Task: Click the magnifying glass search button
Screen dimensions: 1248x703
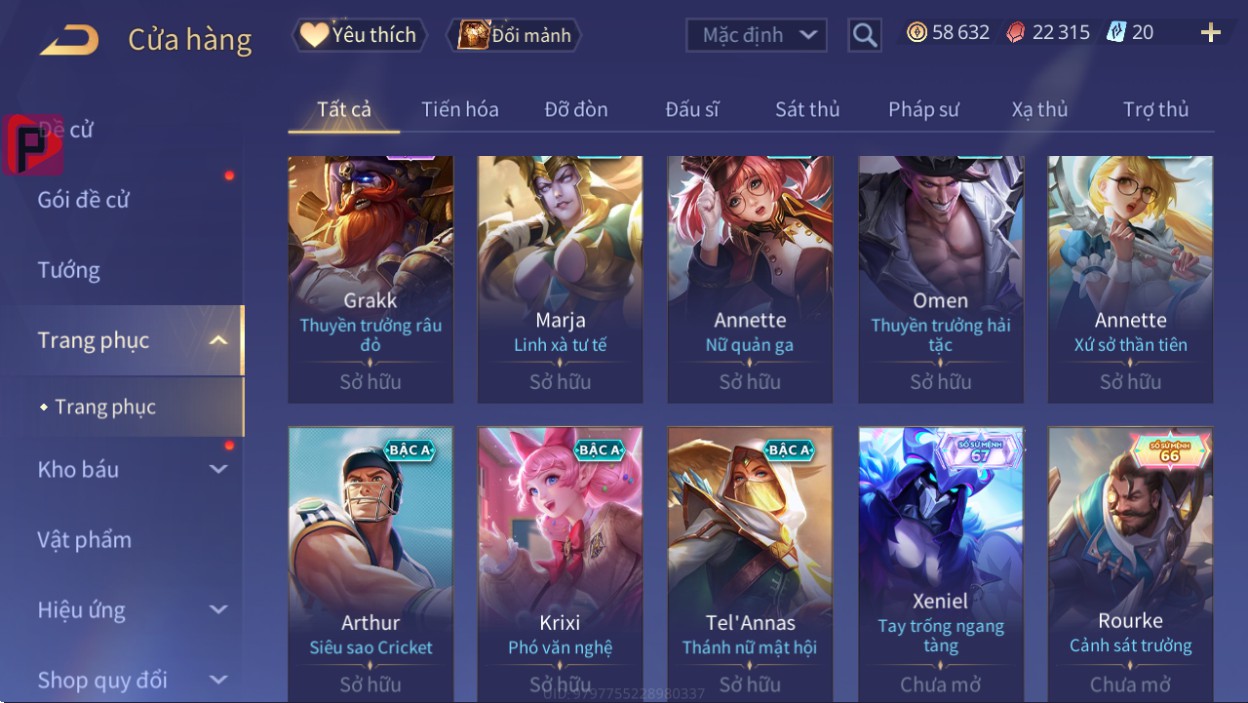Action: click(864, 36)
